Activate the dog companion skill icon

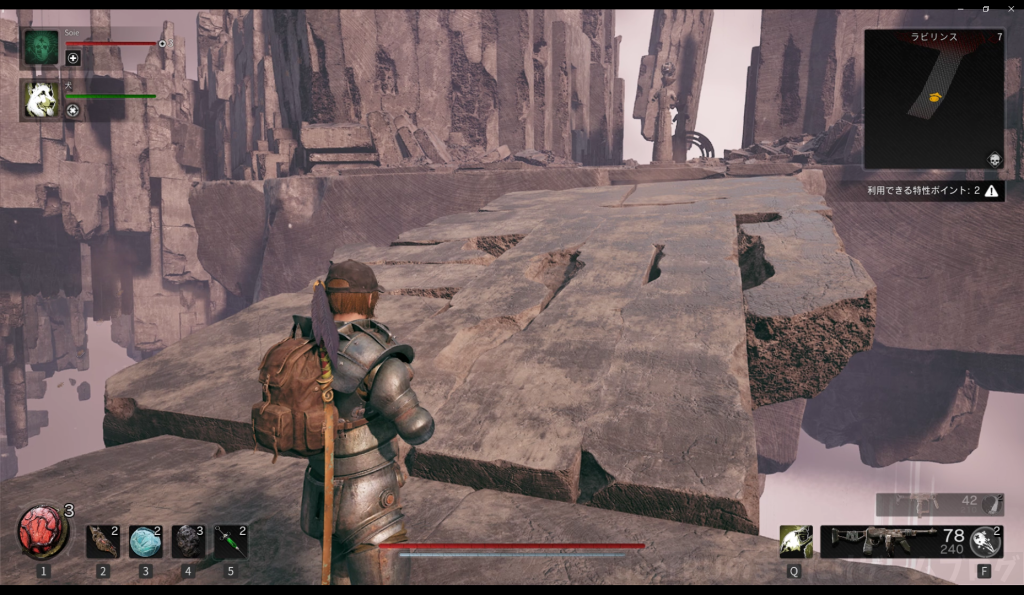pyautogui.click(x=796, y=541)
